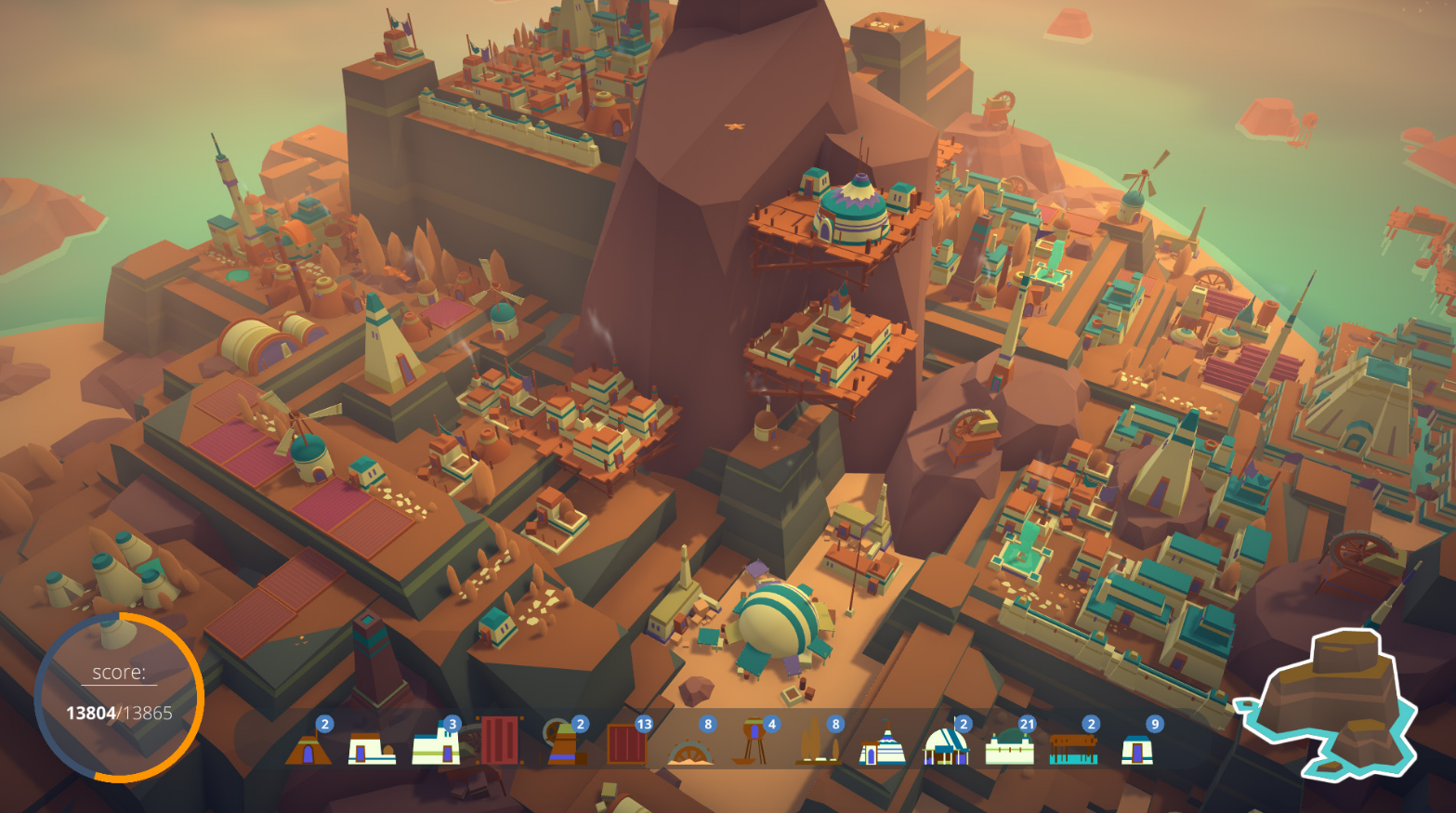
Task: Select the striped circus tent building
Action: [882, 746]
